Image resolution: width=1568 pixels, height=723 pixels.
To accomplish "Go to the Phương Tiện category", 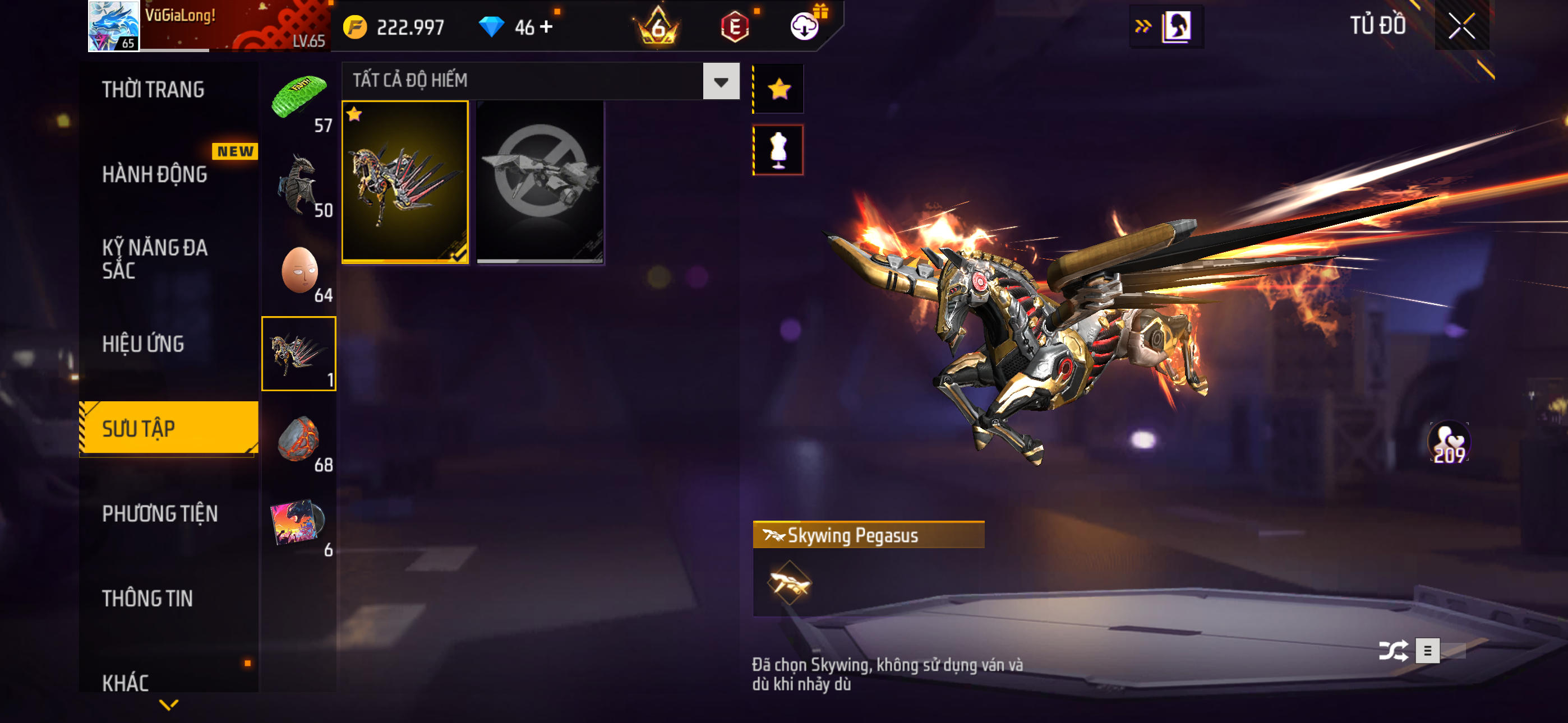I will click(159, 513).
